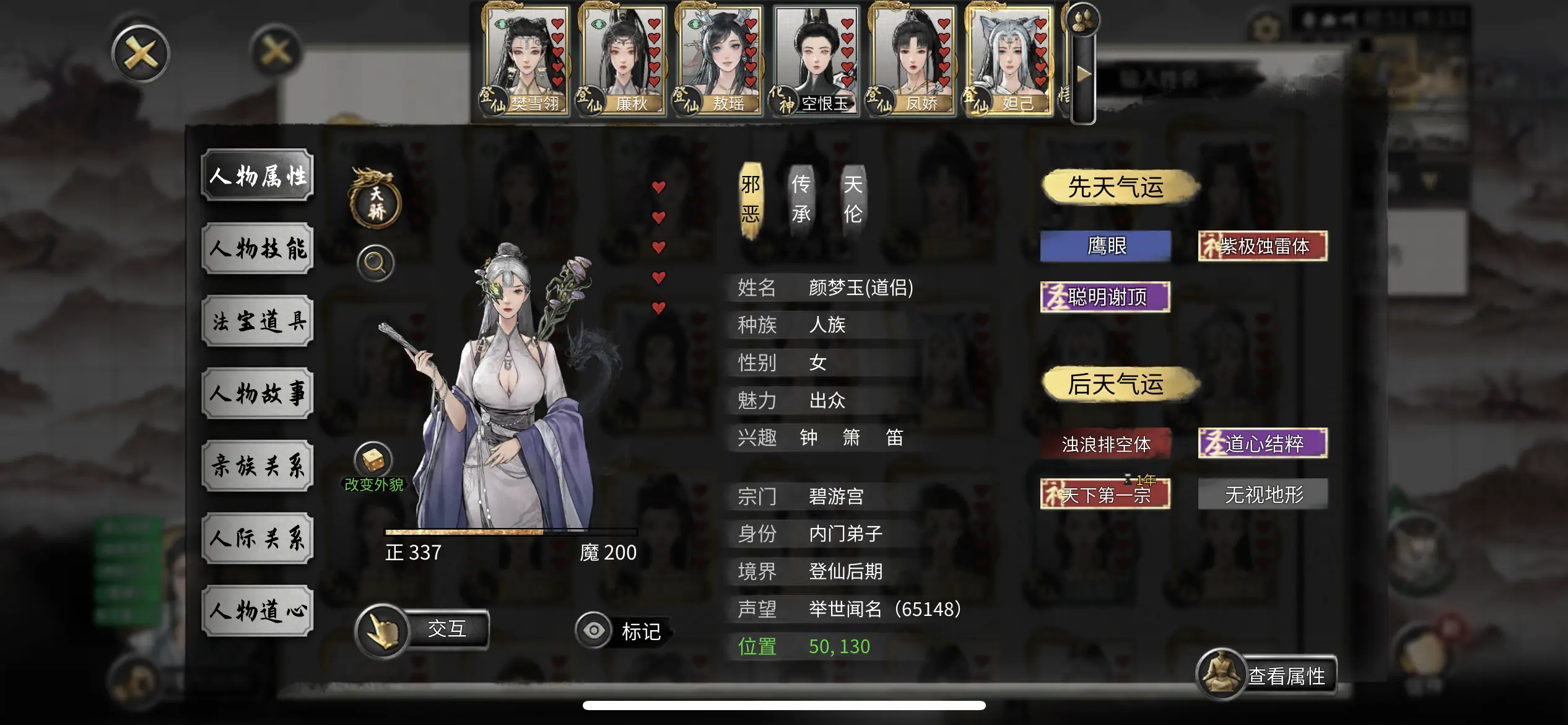Open the 人际关系 tab
The image size is (1568, 725).
pyautogui.click(x=258, y=538)
